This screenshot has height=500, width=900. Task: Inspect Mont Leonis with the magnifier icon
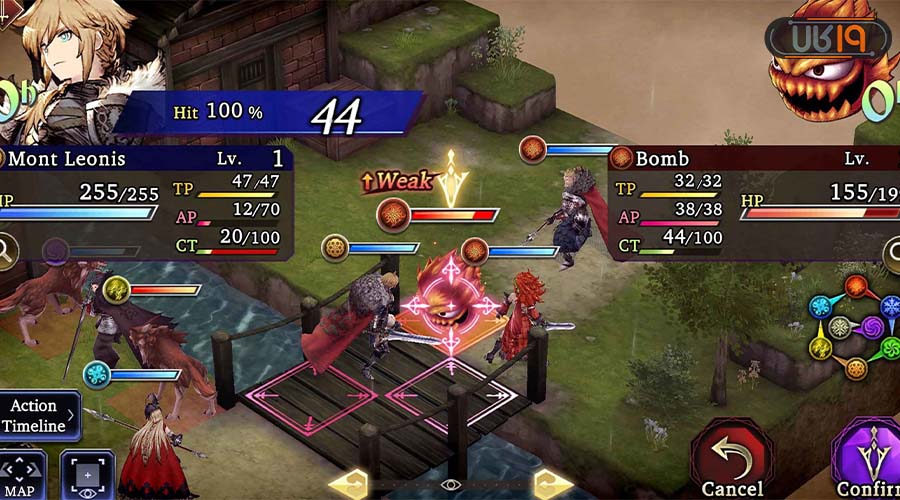[8, 251]
